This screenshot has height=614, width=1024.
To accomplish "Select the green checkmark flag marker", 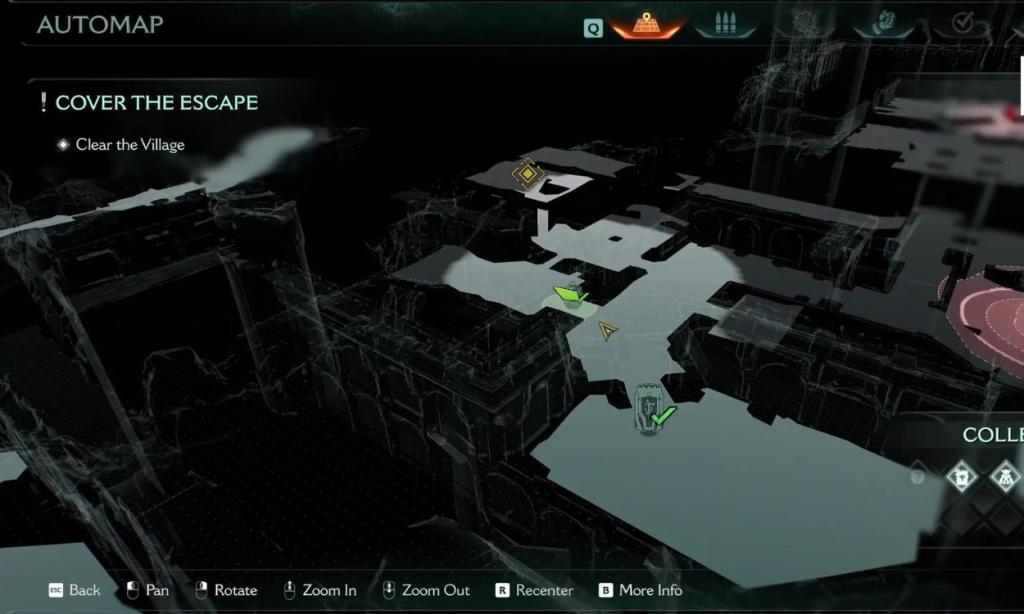I will pyautogui.click(x=570, y=294).
